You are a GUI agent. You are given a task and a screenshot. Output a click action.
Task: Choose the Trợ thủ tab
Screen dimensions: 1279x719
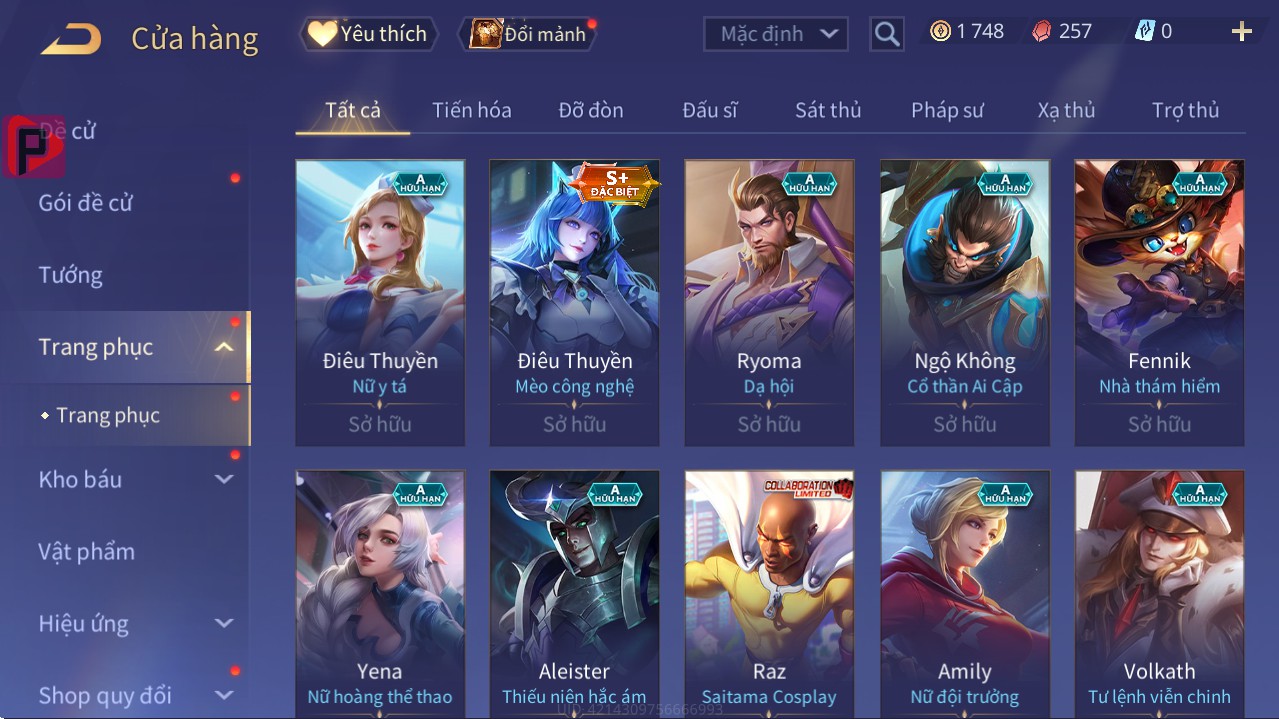pyautogui.click(x=1185, y=110)
